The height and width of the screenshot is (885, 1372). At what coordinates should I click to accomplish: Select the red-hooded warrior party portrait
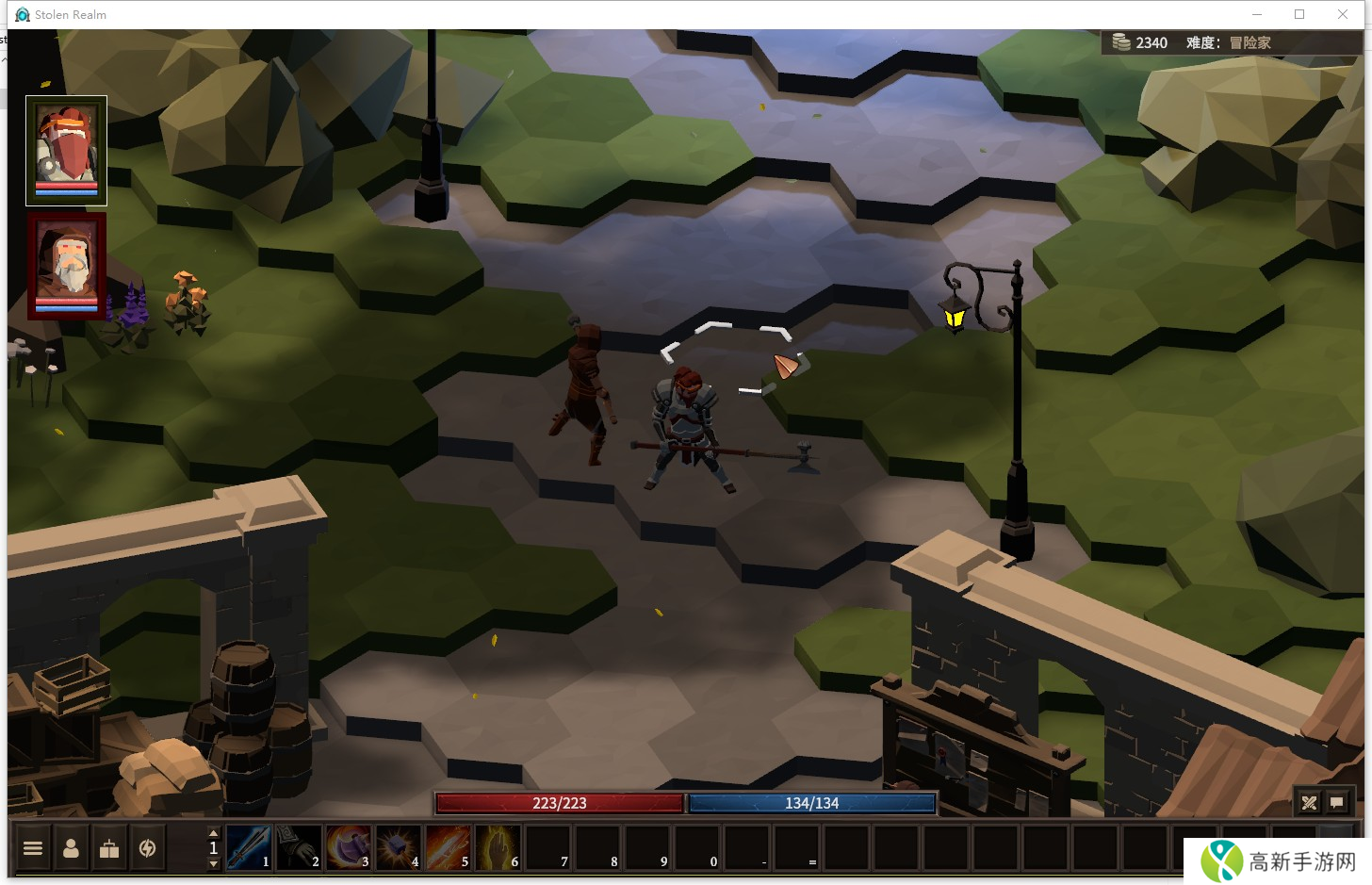click(66, 150)
